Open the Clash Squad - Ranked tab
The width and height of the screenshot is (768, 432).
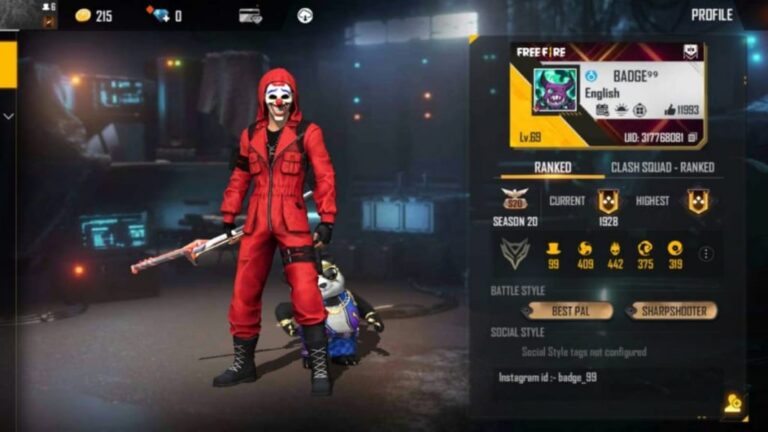662,167
